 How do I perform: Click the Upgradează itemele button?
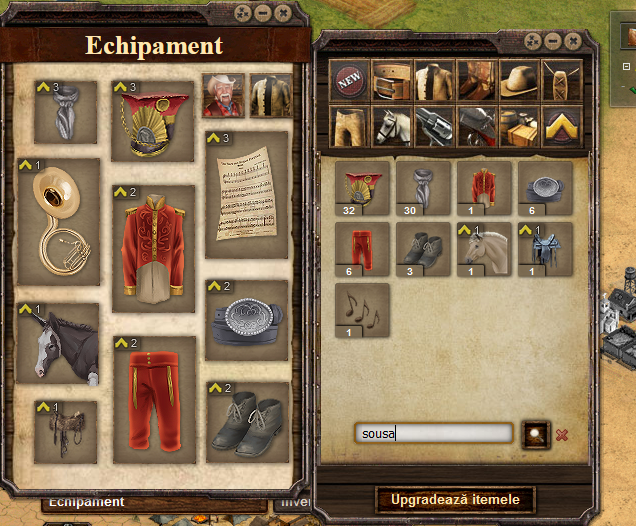[455, 498]
